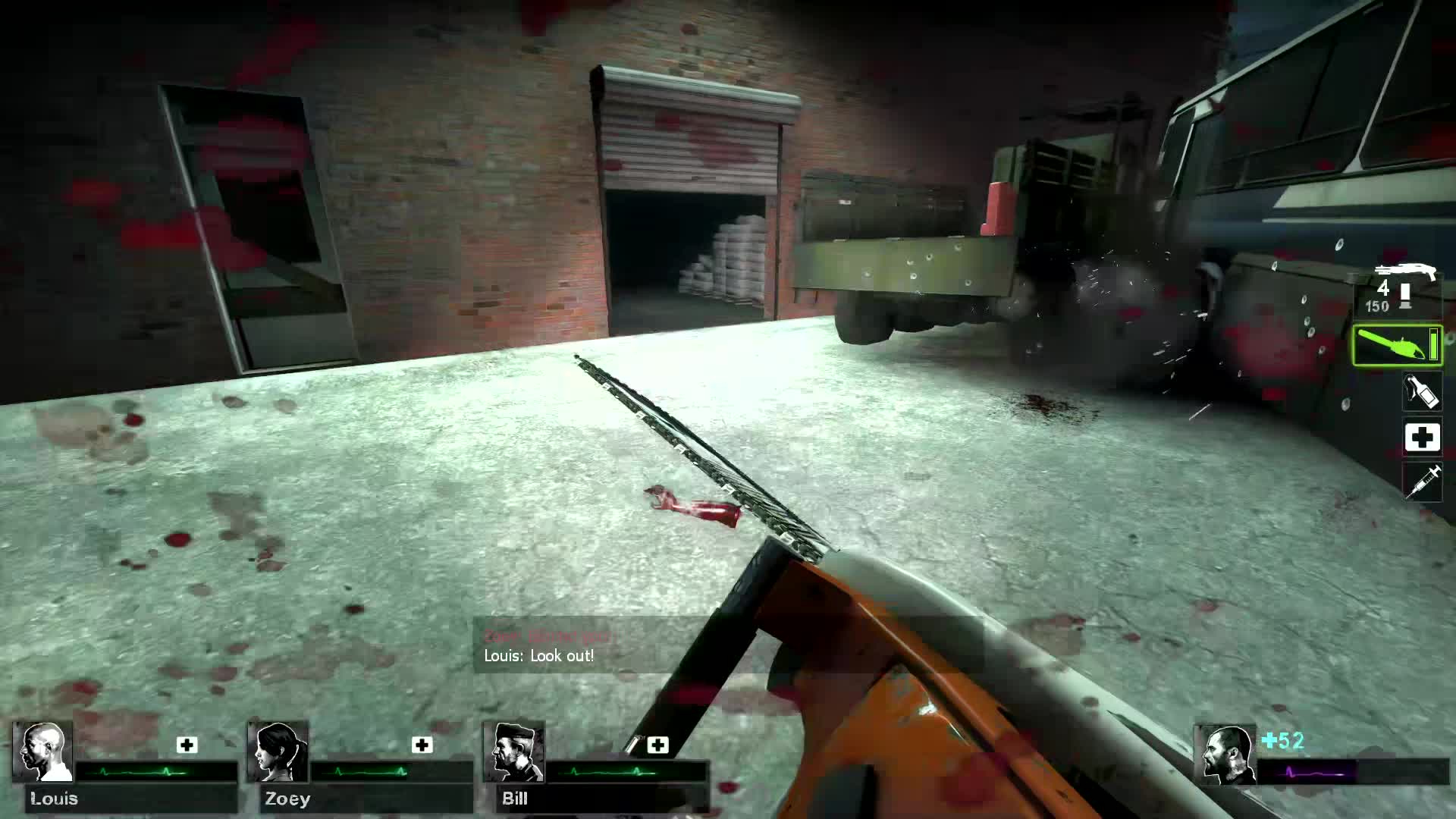Click the reserve ammo count 150
The height and width of the screenshot is (819, 1456).
coord(1379,306)
